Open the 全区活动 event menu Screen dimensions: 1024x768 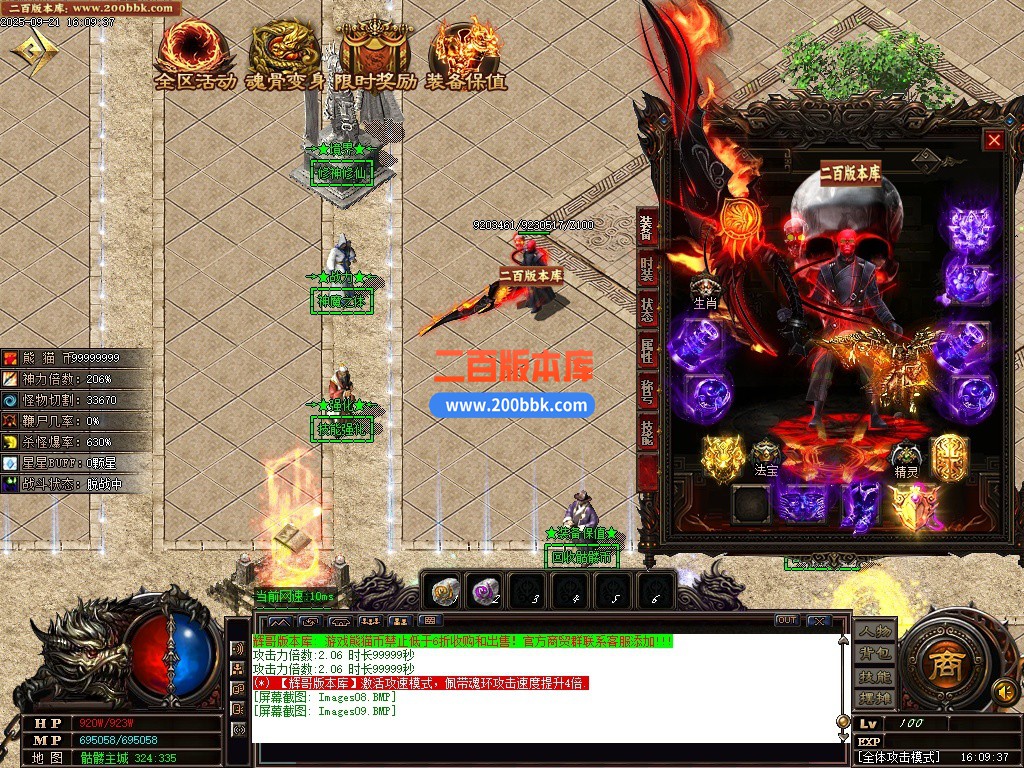coord(195,55)
